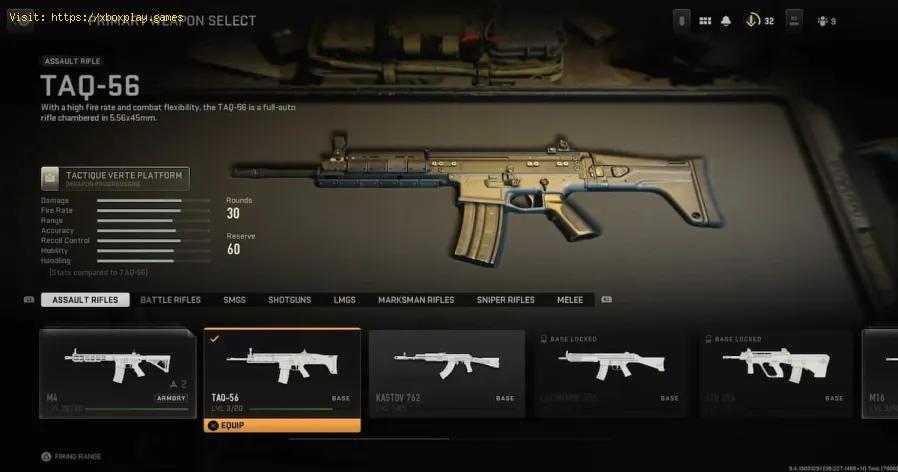Pick the locked Lachmann-556 card
The image size is (898, 472).
point(611,373)
